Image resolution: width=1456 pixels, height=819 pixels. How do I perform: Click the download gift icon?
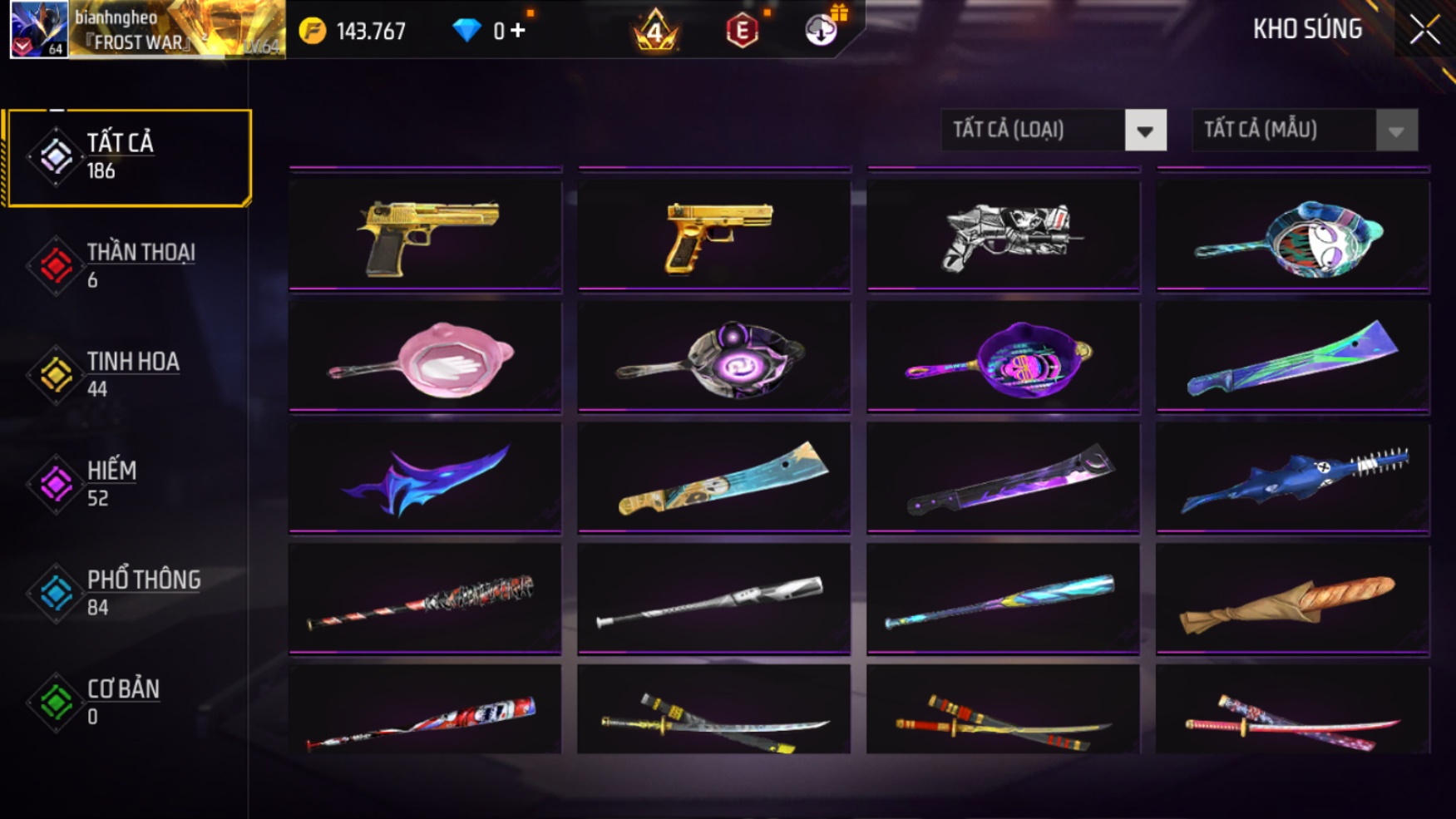(x=822, y=31)
